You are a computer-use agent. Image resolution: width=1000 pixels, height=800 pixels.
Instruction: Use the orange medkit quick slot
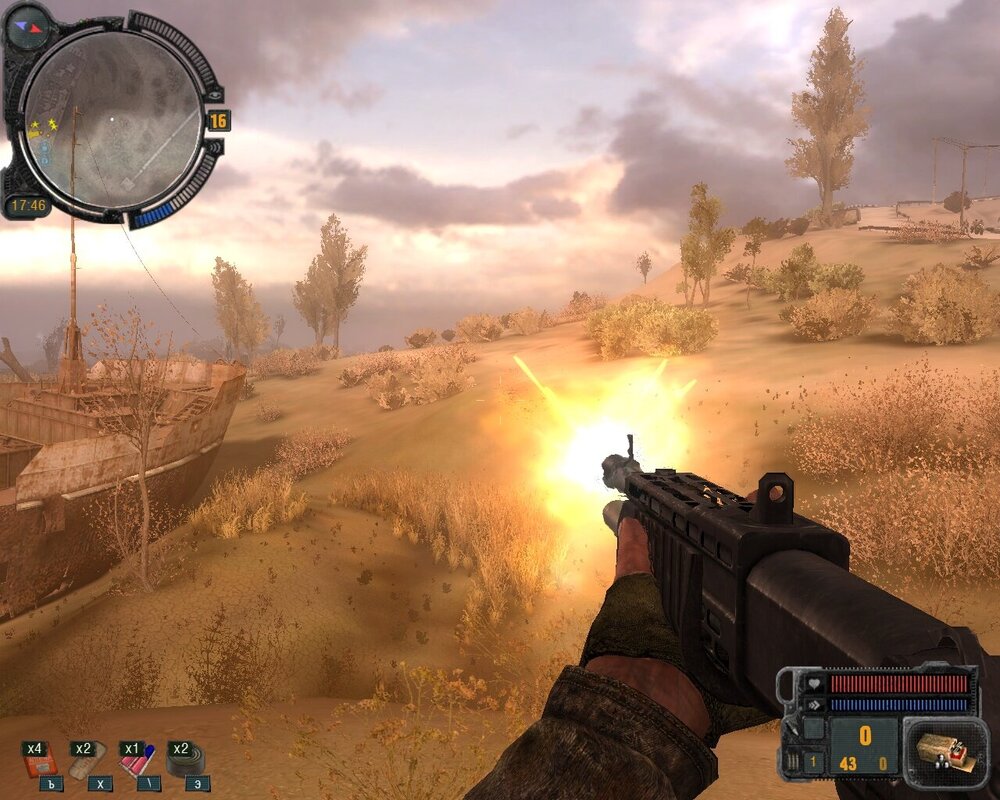pos(41,763)
